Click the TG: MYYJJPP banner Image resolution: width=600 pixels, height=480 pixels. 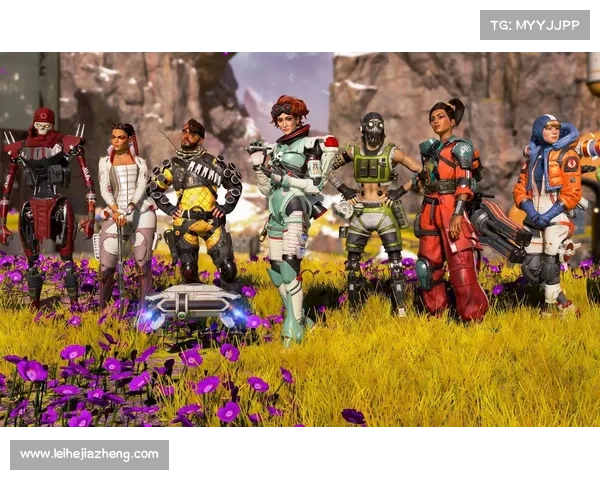coord(535,25)
